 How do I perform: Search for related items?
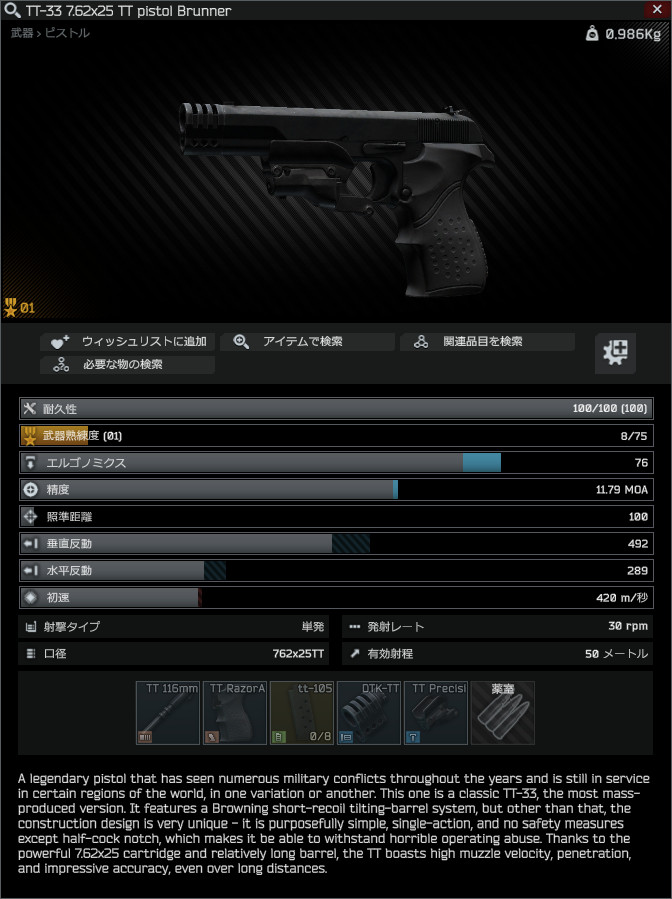coord(488,342)
